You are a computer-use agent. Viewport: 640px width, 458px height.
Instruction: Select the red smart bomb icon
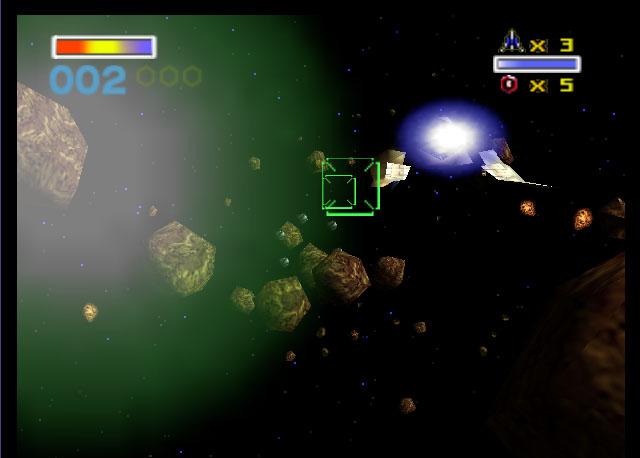[x=509, y=85]
